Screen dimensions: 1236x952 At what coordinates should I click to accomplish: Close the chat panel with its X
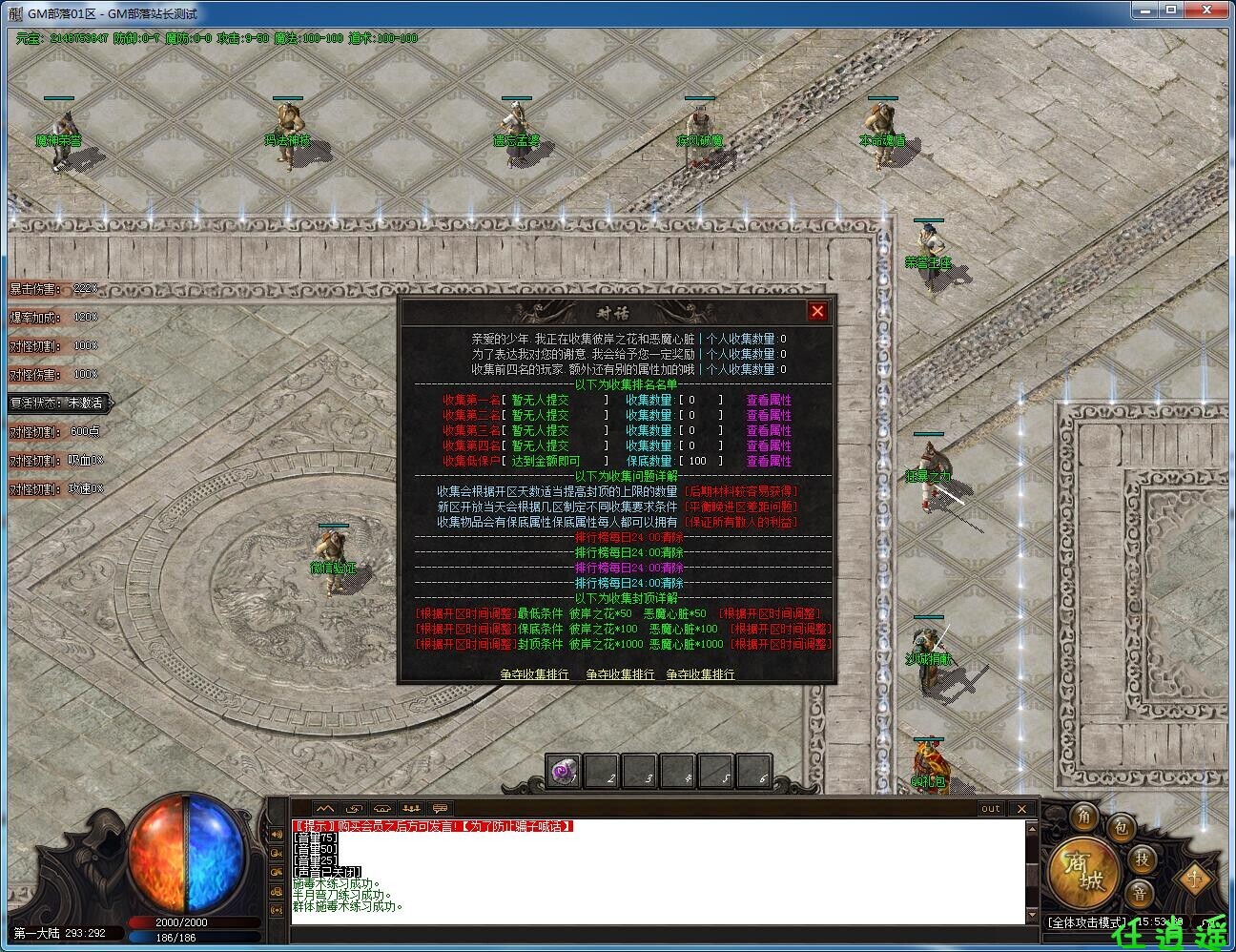pyautogui.click(x=1021, y=809)
